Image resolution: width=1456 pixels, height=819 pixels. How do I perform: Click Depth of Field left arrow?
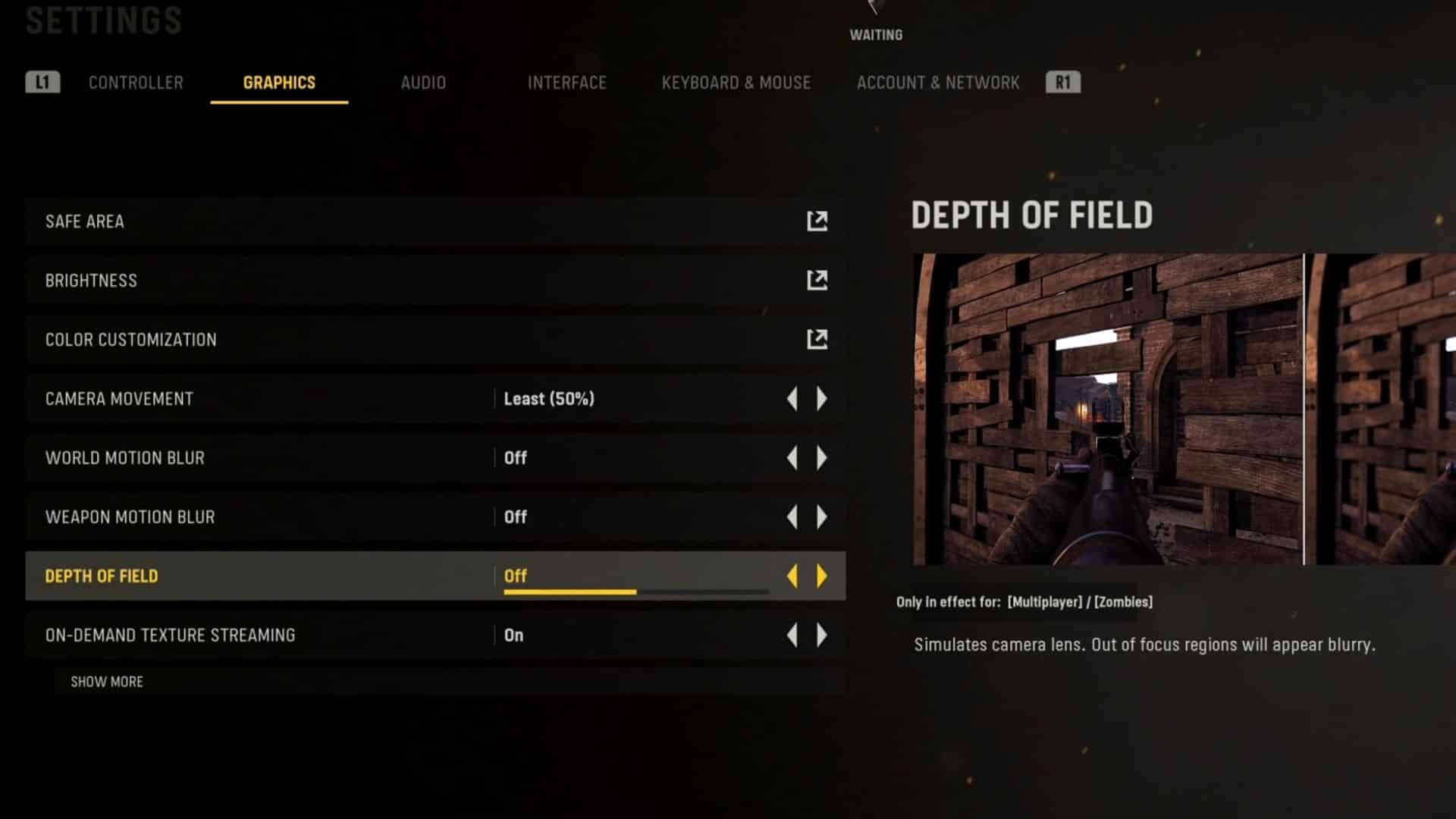792,576
